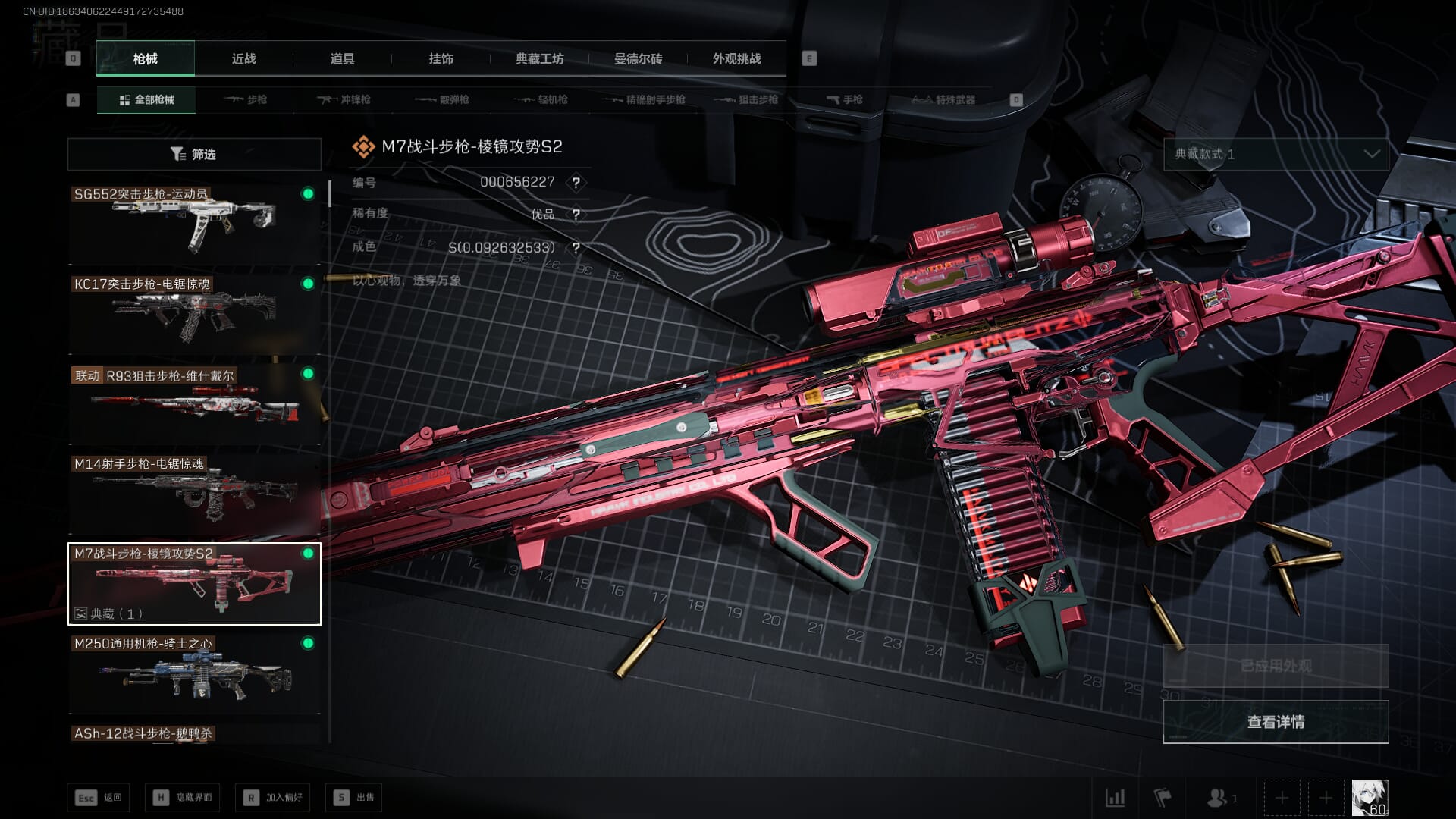Open the 筛选 filter button
Viewport: 1456px width, 819px height.
pyautogui.click(x=194, y=154)
